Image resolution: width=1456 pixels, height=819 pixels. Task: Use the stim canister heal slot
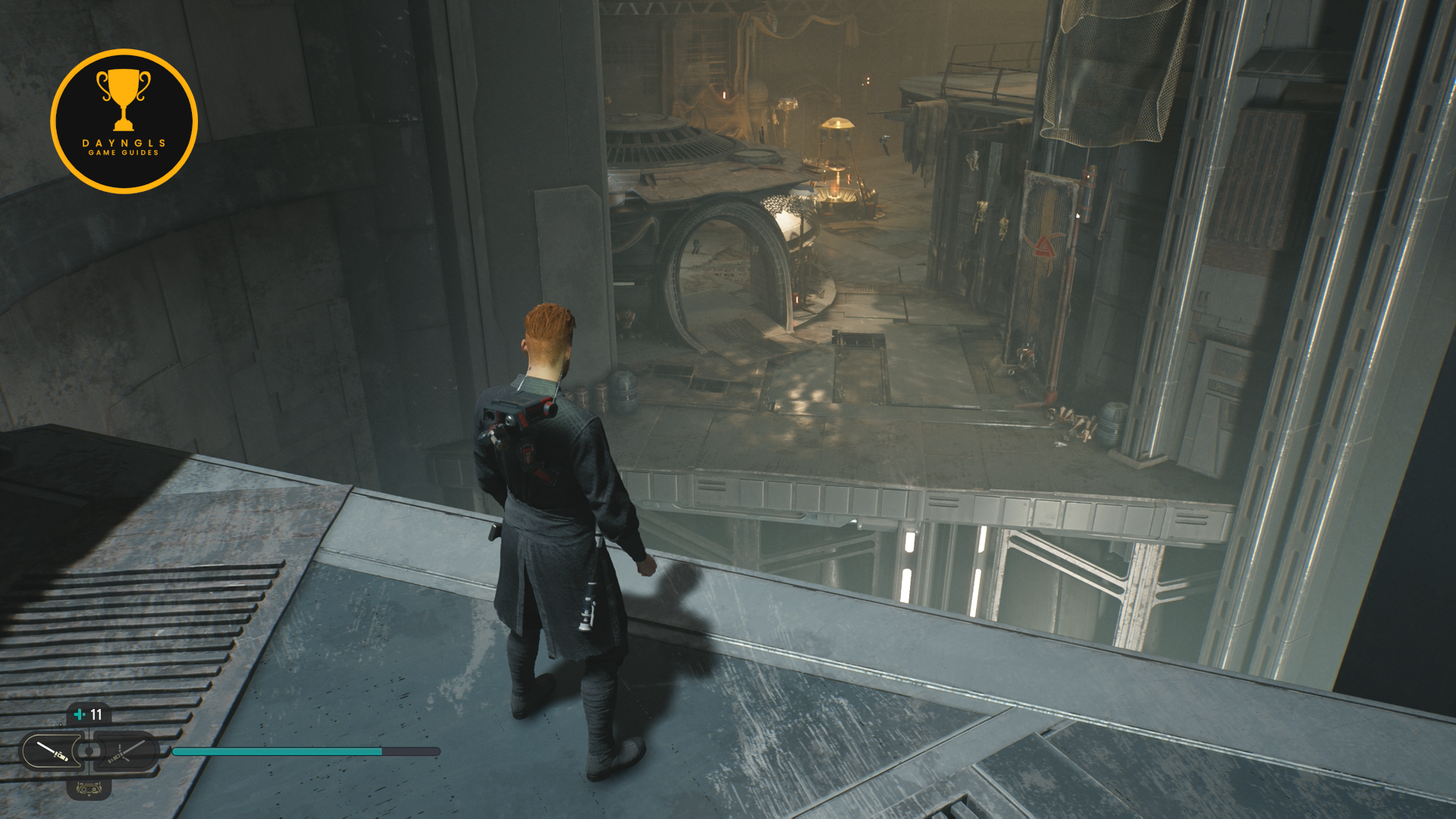(89, 714)
